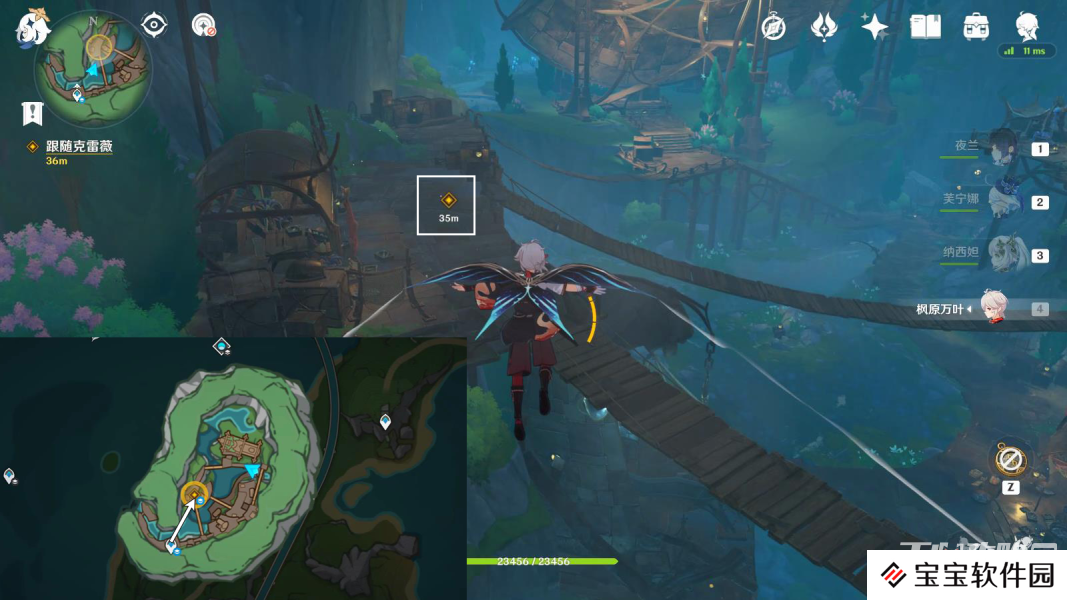Image resolution: width=1067 pixels, height=600 pixels.
Task: Click the 宝宝软件园 watermark logo
Action: click(968, 575)
